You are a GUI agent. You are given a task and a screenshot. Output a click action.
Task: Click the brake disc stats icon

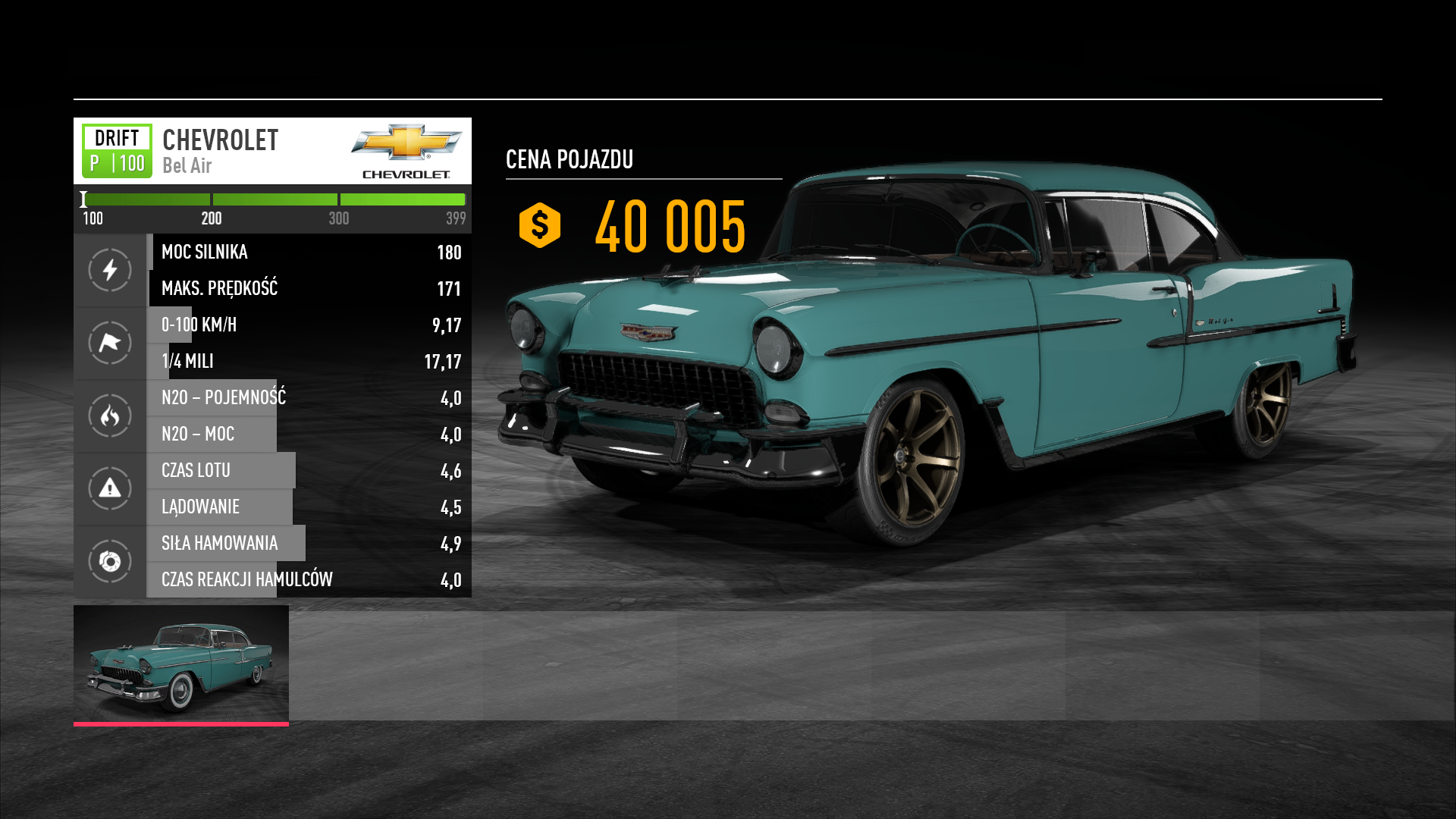coord(110,561)
